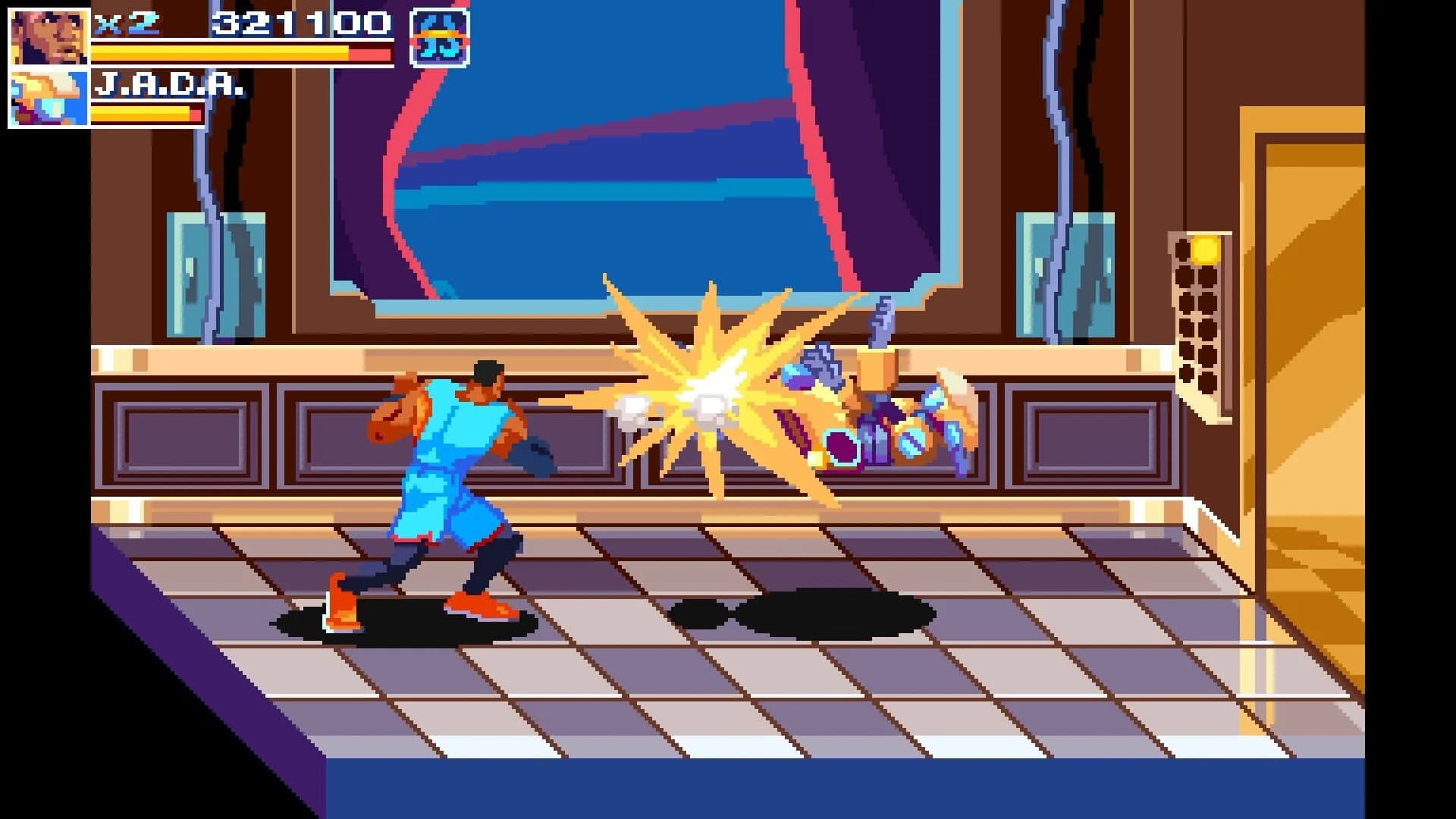
Task: Click the bottom-right elevator panel button
Action: pyautogui.click(x=1207, y=381)
